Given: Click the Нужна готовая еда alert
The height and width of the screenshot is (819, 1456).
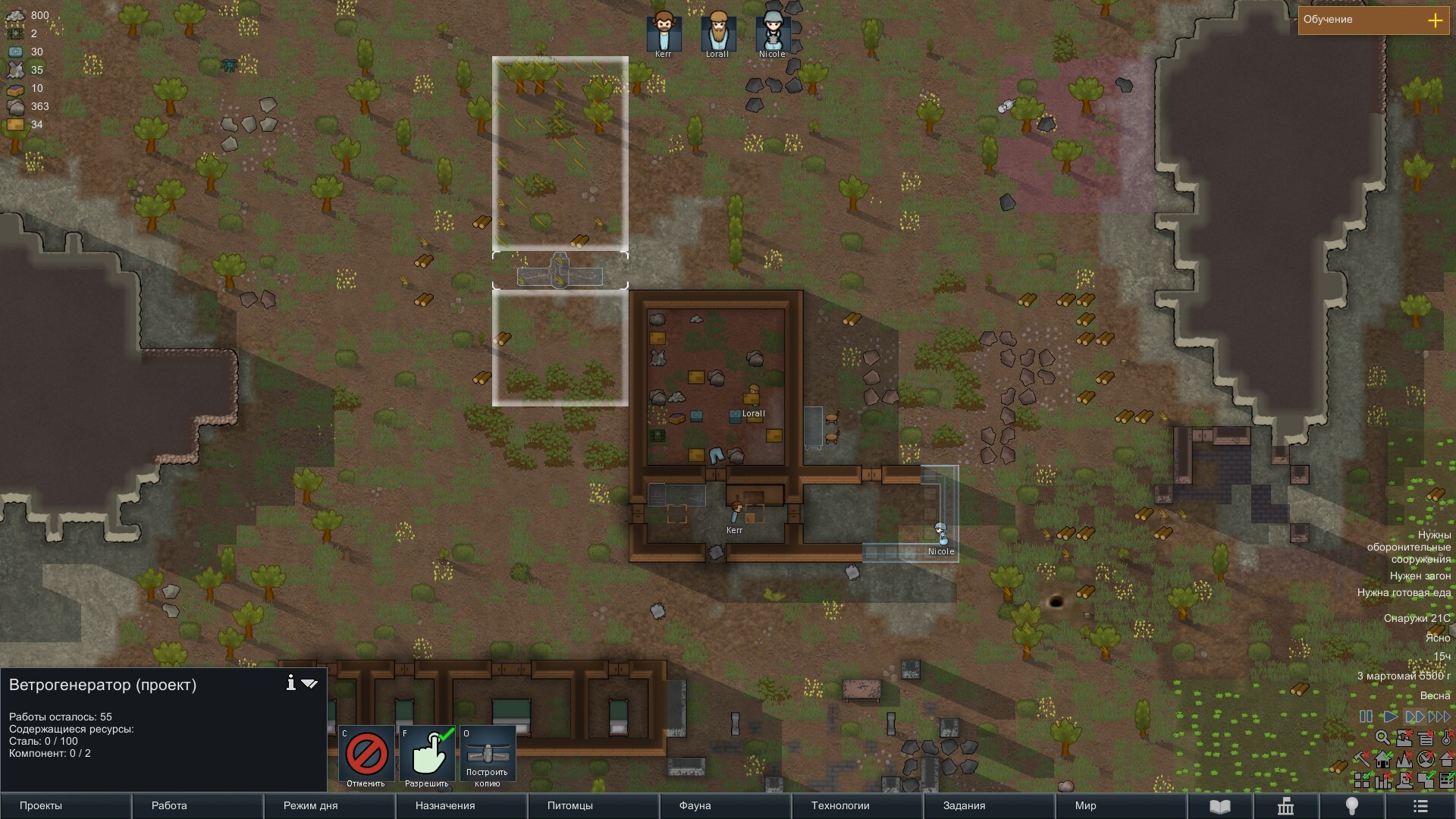Looking at the screenshot, I should tap(1404, 593).
